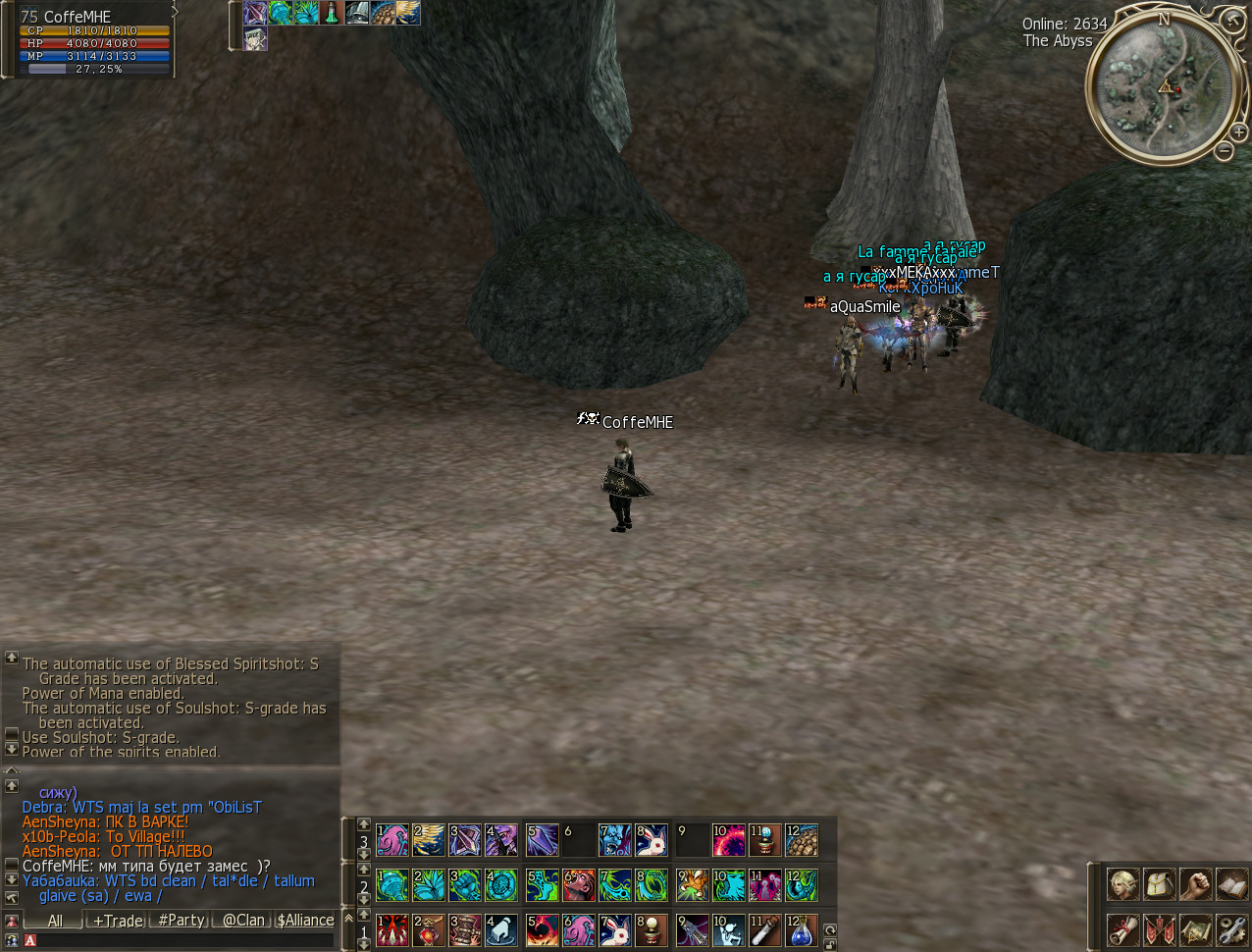Open the actions fist icon
This screenshot has height=952, width=1252.
1195,884
